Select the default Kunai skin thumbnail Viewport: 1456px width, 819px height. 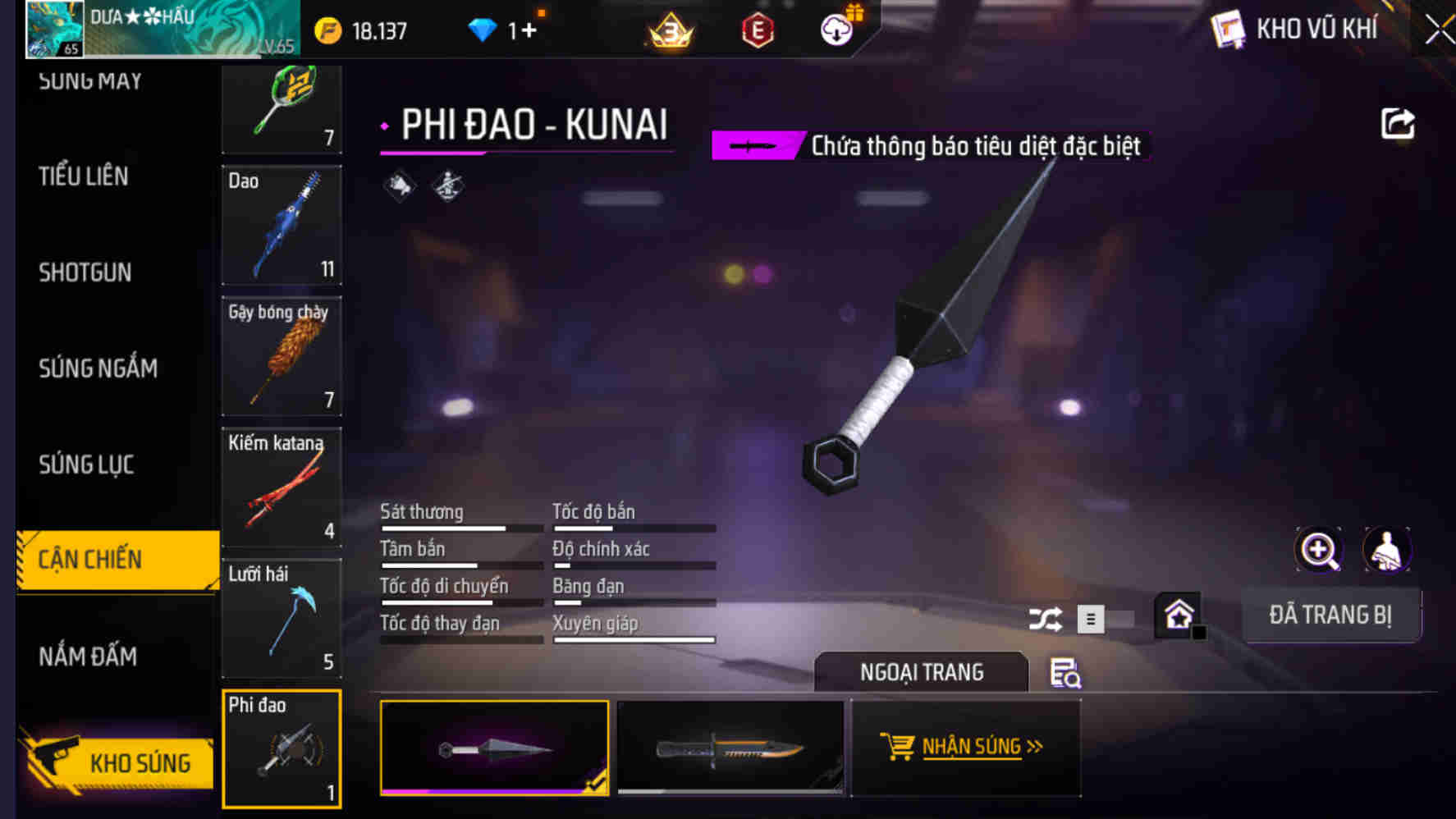click(x=494, y=747)
